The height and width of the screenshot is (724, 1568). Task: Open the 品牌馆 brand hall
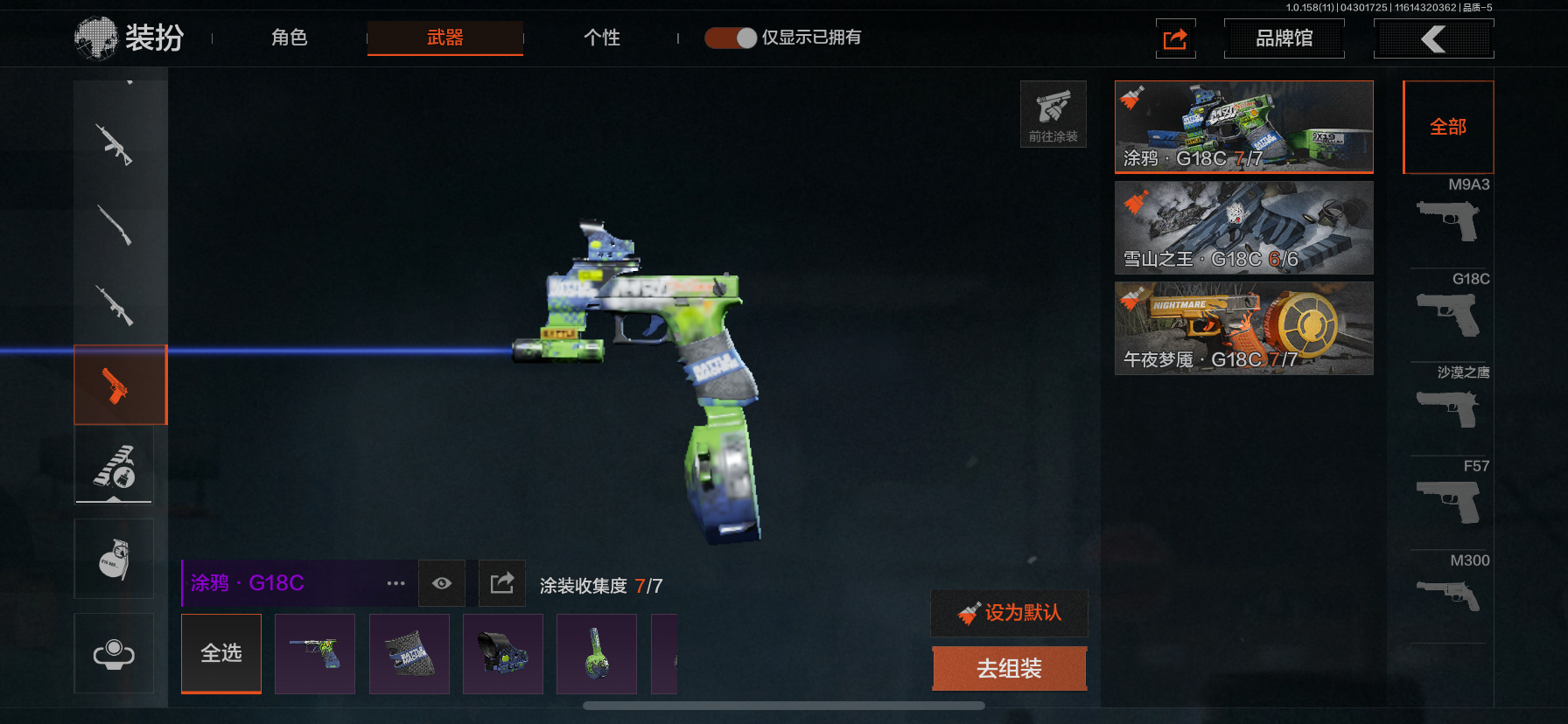tap(1284, 38)
